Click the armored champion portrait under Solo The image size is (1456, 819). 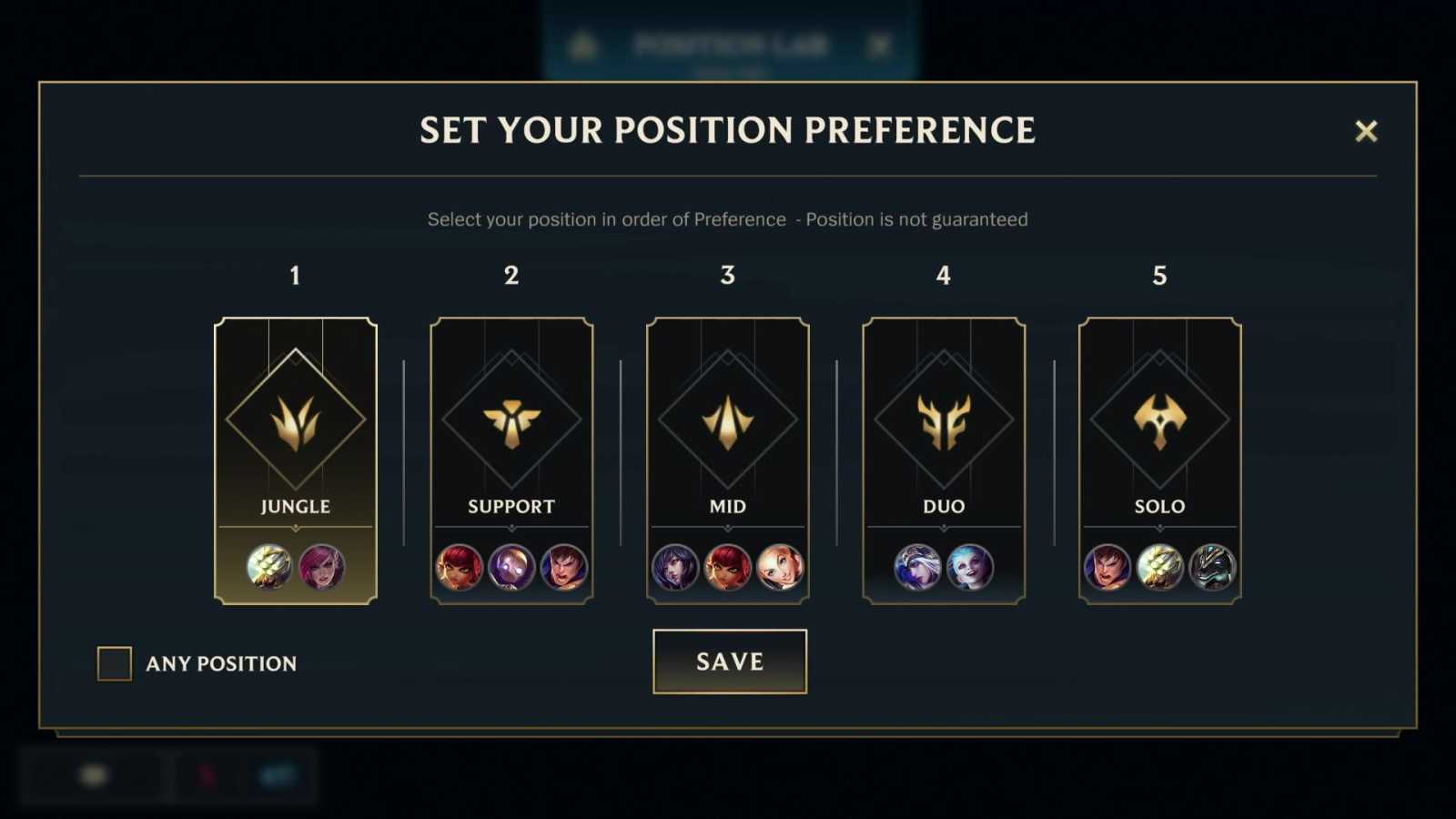pos(1214,567)
